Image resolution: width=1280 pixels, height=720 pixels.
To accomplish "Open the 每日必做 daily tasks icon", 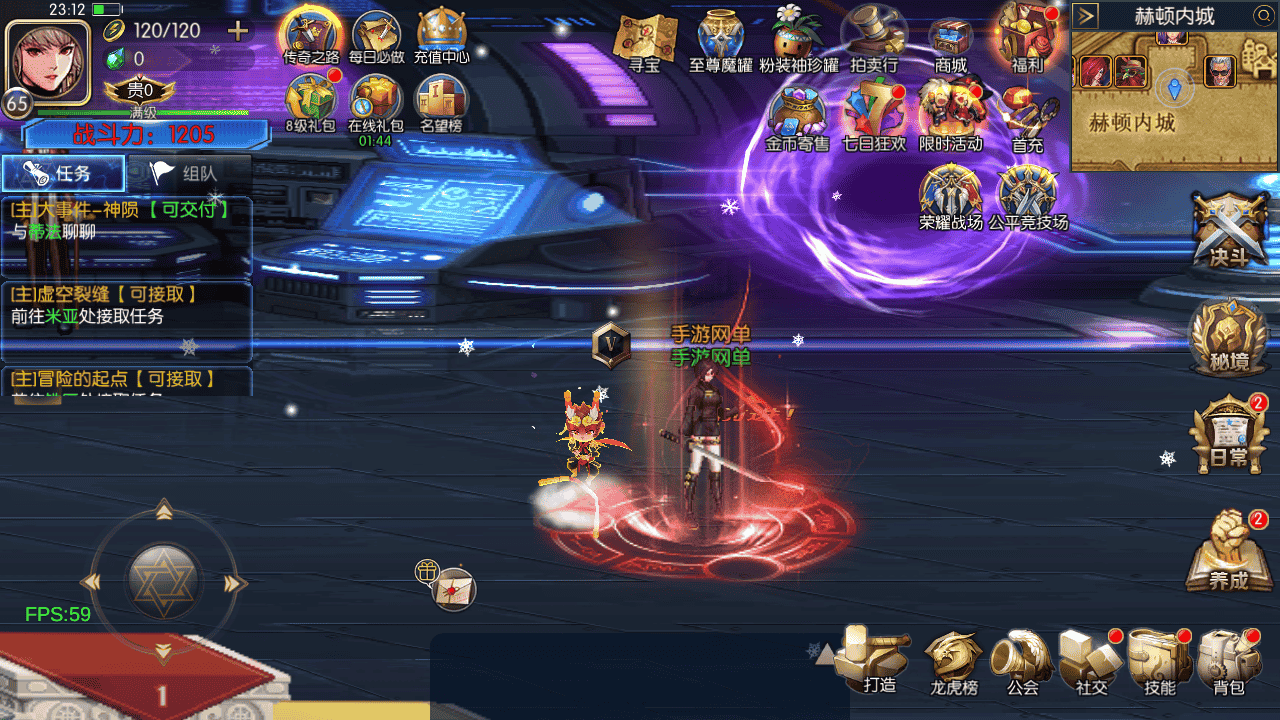I will [376, 36].
